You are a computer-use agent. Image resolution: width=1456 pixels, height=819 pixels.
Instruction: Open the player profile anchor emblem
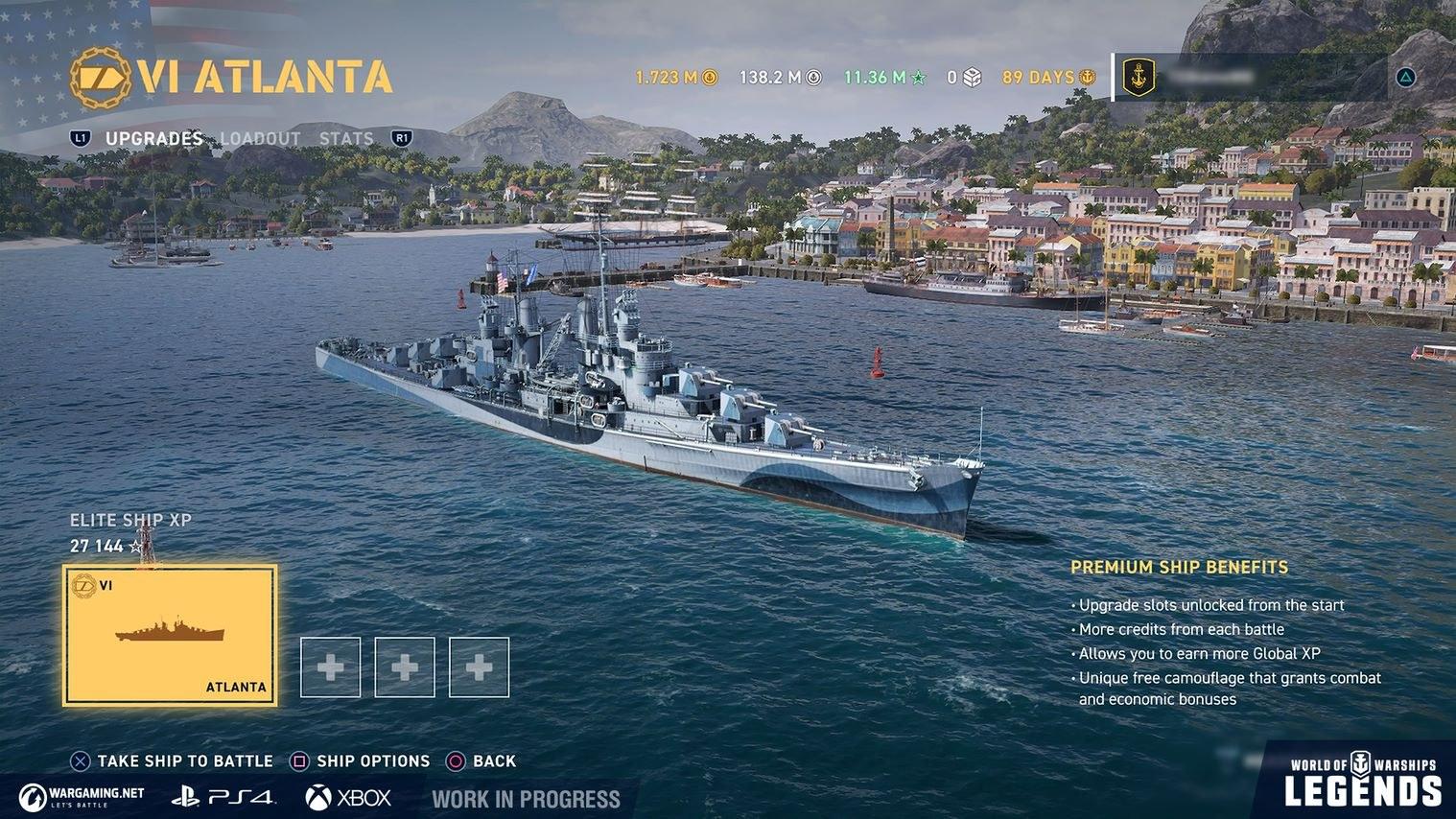(1138, 77)
